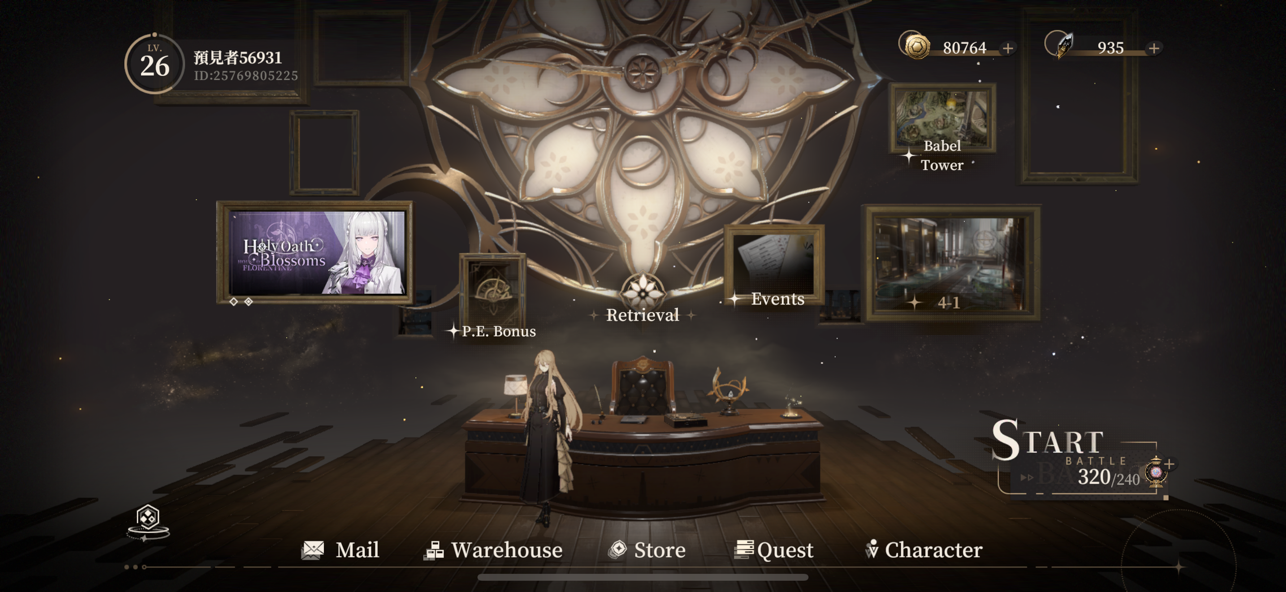Viewport: 1286px width, 592px height.
Task: Open the Retrieval gacha
Action: [643, 298]
